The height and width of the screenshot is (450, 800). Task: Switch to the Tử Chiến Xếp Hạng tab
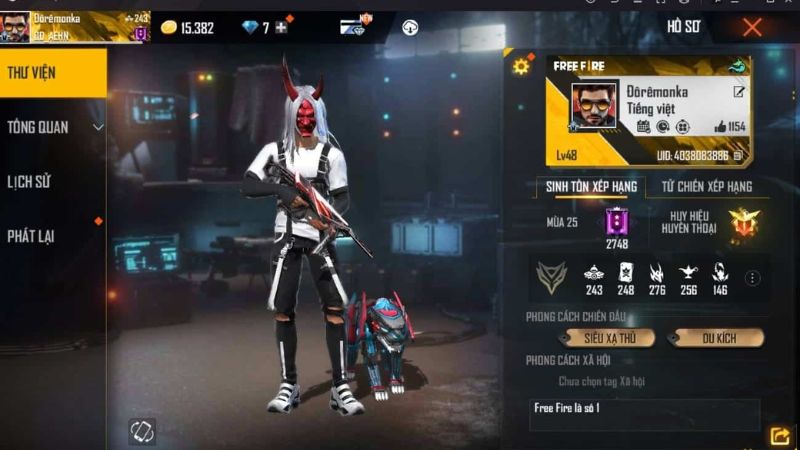706,187
